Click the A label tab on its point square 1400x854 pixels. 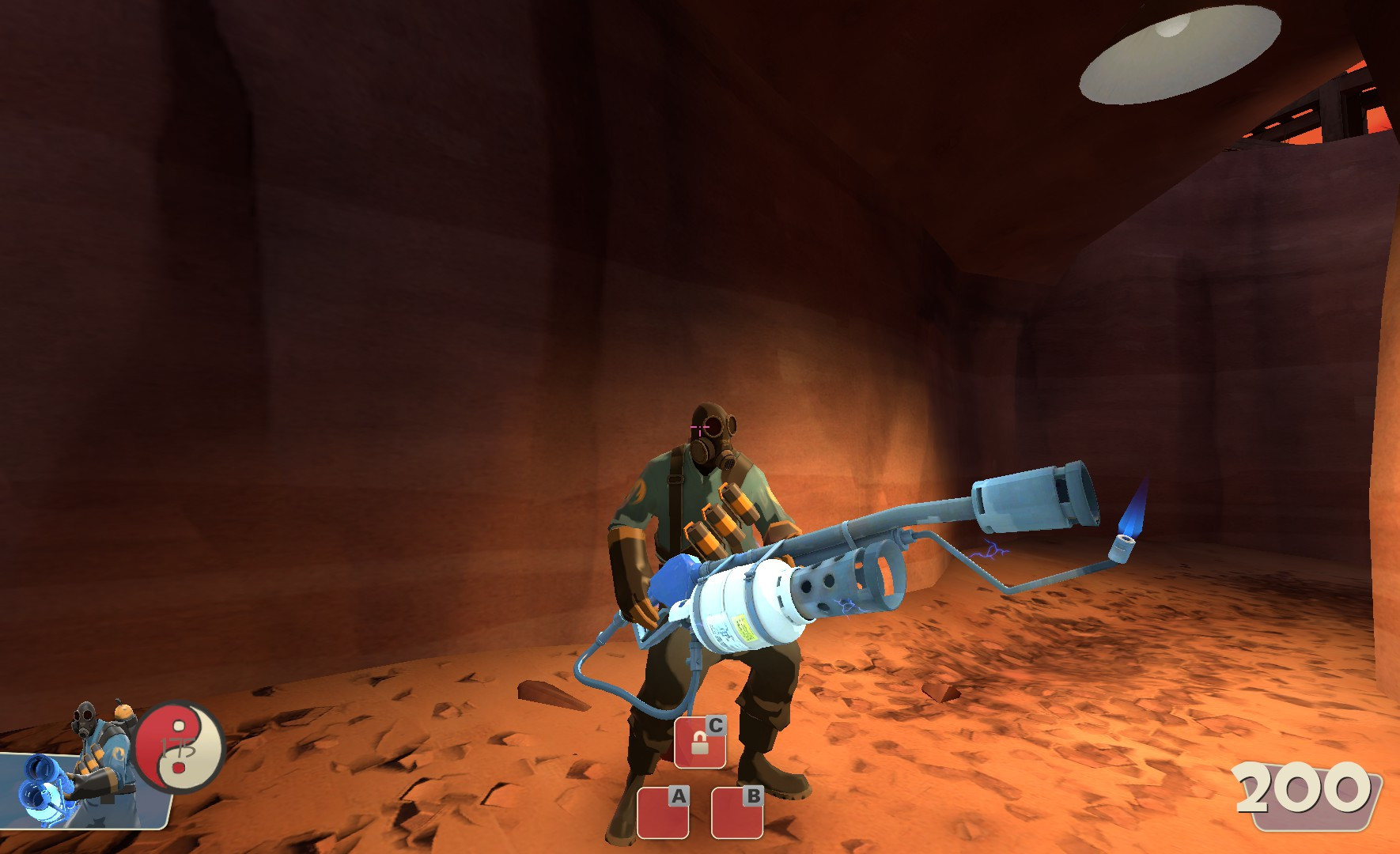[677, 797]
